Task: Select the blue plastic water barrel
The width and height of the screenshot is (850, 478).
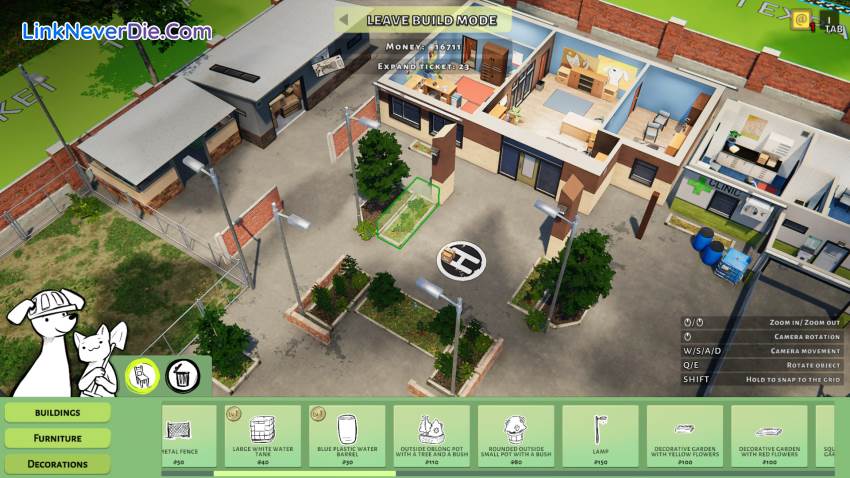Action: tap(347, 436)
